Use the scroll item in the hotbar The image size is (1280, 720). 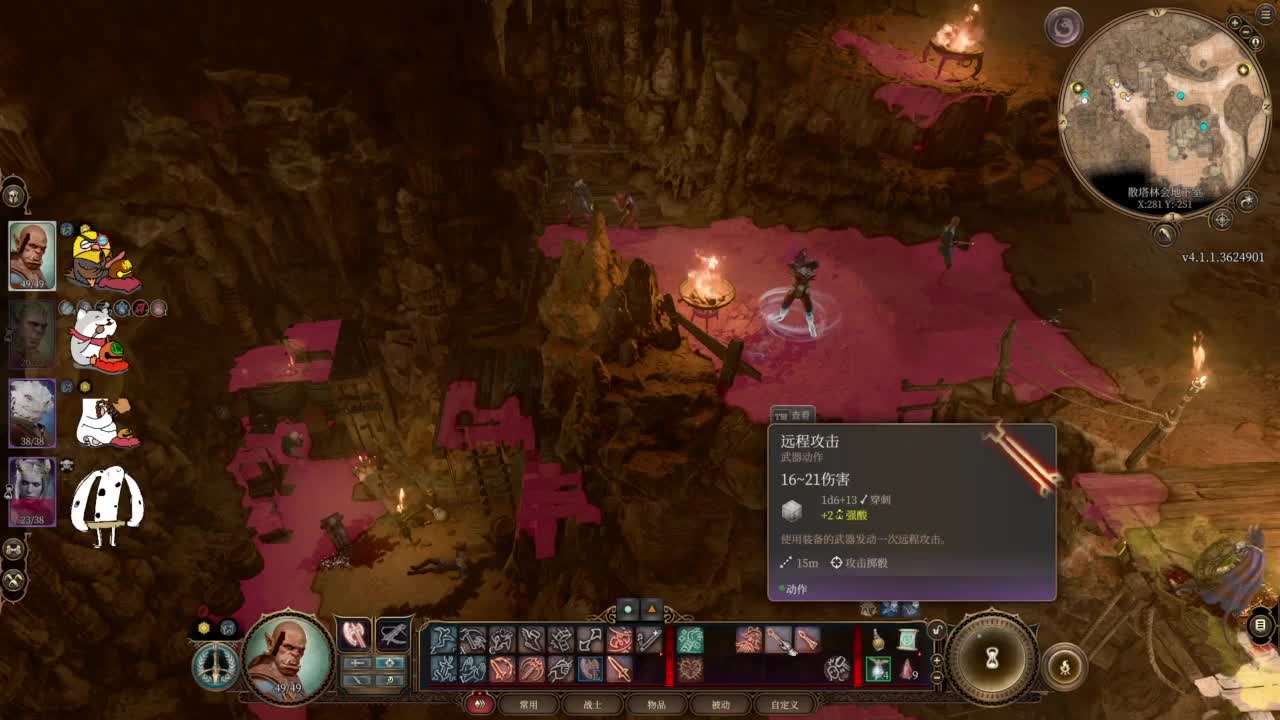(x=907, y=639)
